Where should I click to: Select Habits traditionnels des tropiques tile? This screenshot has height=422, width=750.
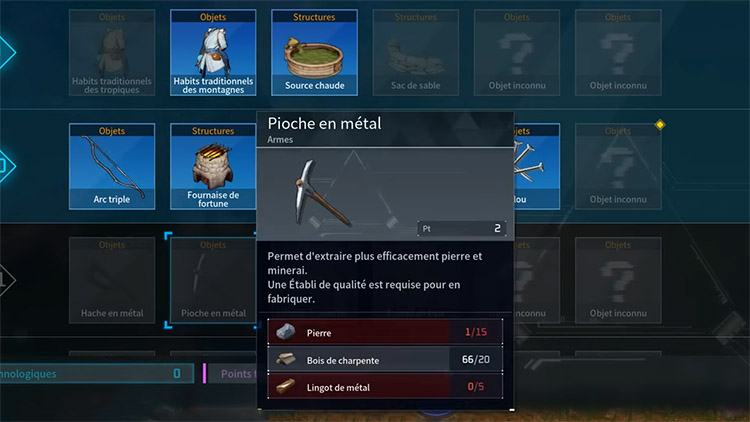pyautogui.click(x=112, y=53)
